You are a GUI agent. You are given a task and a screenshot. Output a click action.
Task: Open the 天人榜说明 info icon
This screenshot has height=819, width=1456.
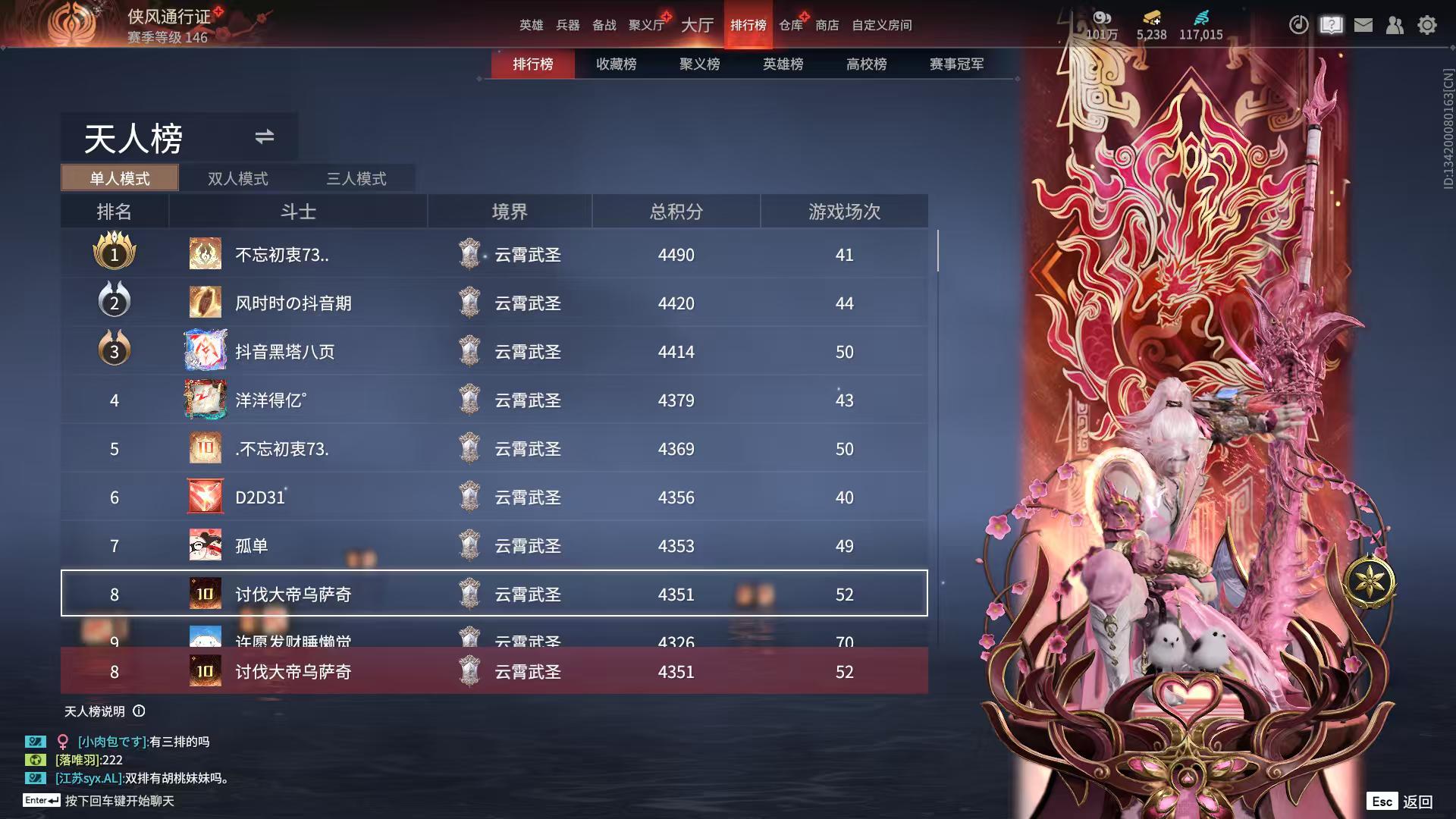138,711
